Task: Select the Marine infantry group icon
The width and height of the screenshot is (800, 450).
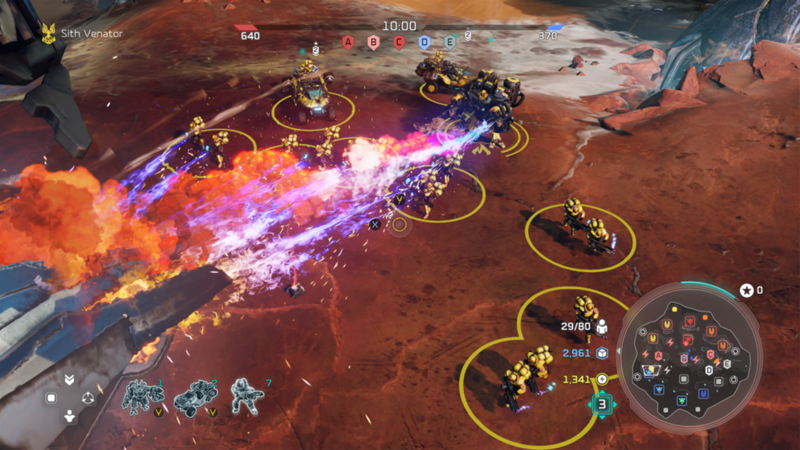Action: pyautogui.click(x=245, y=397)
